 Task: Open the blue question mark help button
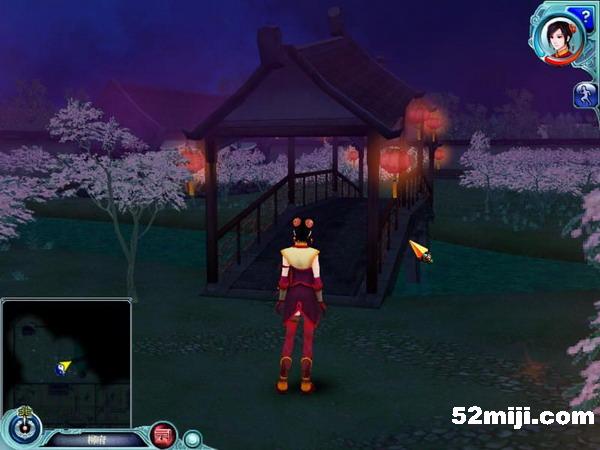point(580,15)
